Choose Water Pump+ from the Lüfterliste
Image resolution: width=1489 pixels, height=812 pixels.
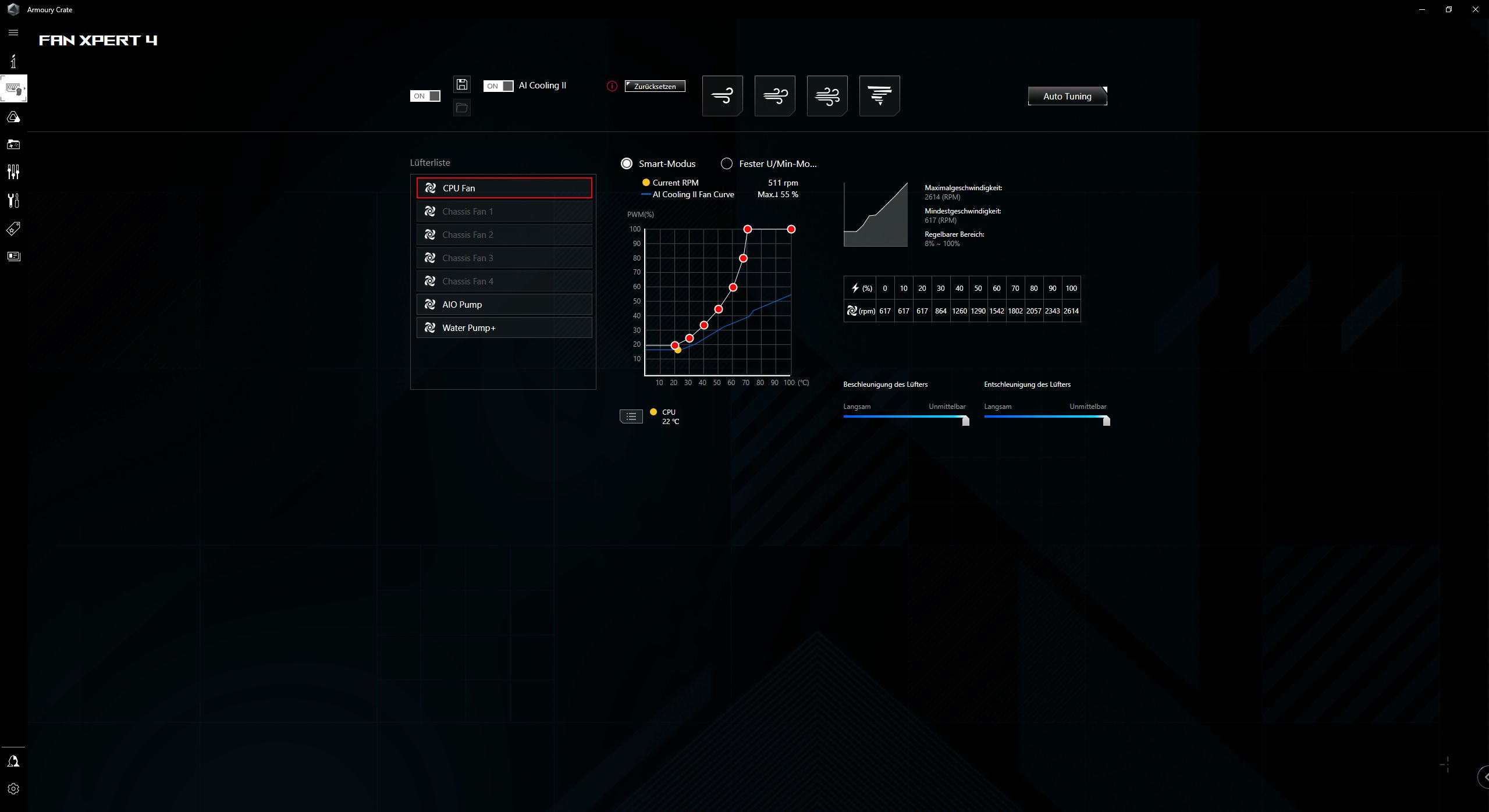[504, 327]
